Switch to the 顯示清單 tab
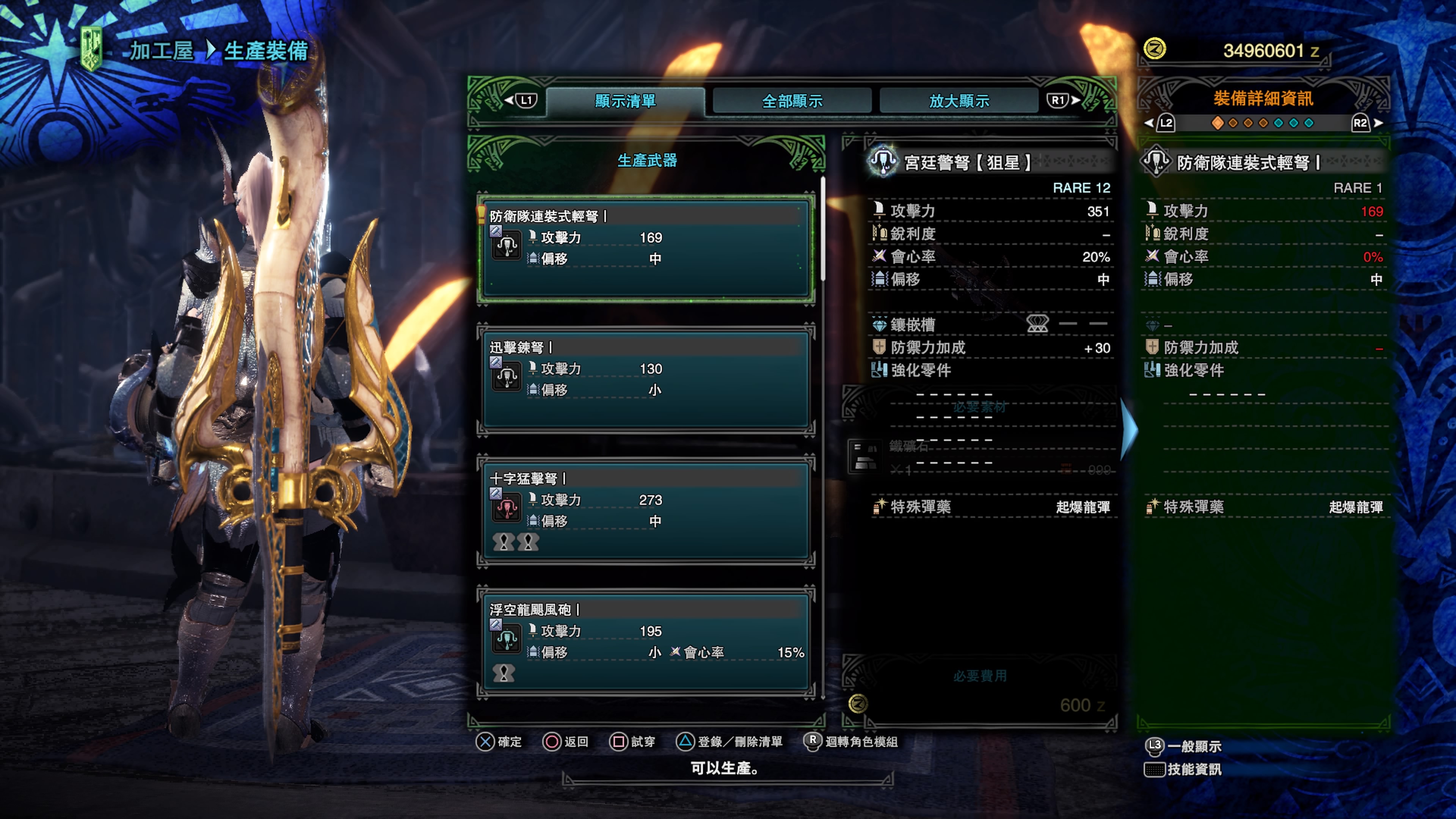 [x=625, y=101]
